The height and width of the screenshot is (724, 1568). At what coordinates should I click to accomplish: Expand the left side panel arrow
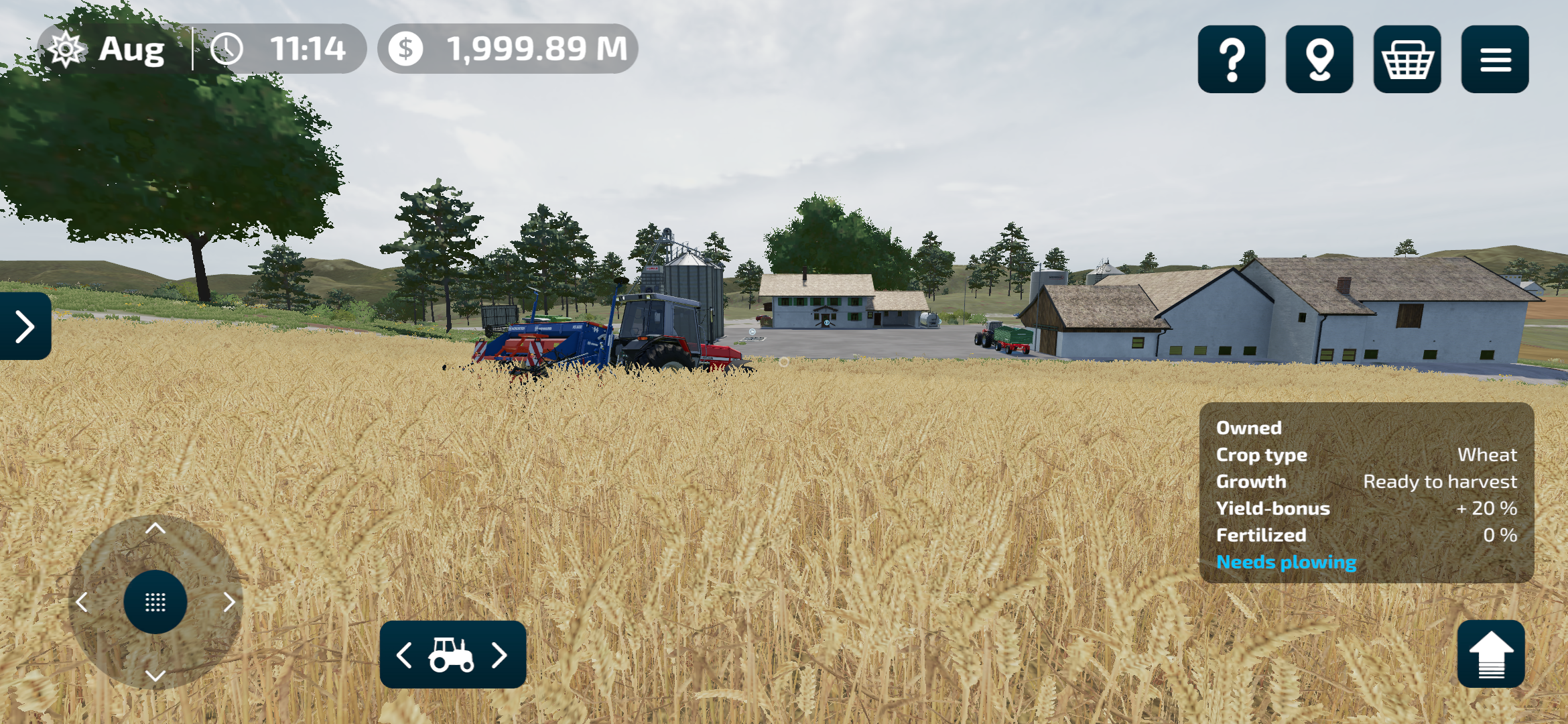coord(25,326)
